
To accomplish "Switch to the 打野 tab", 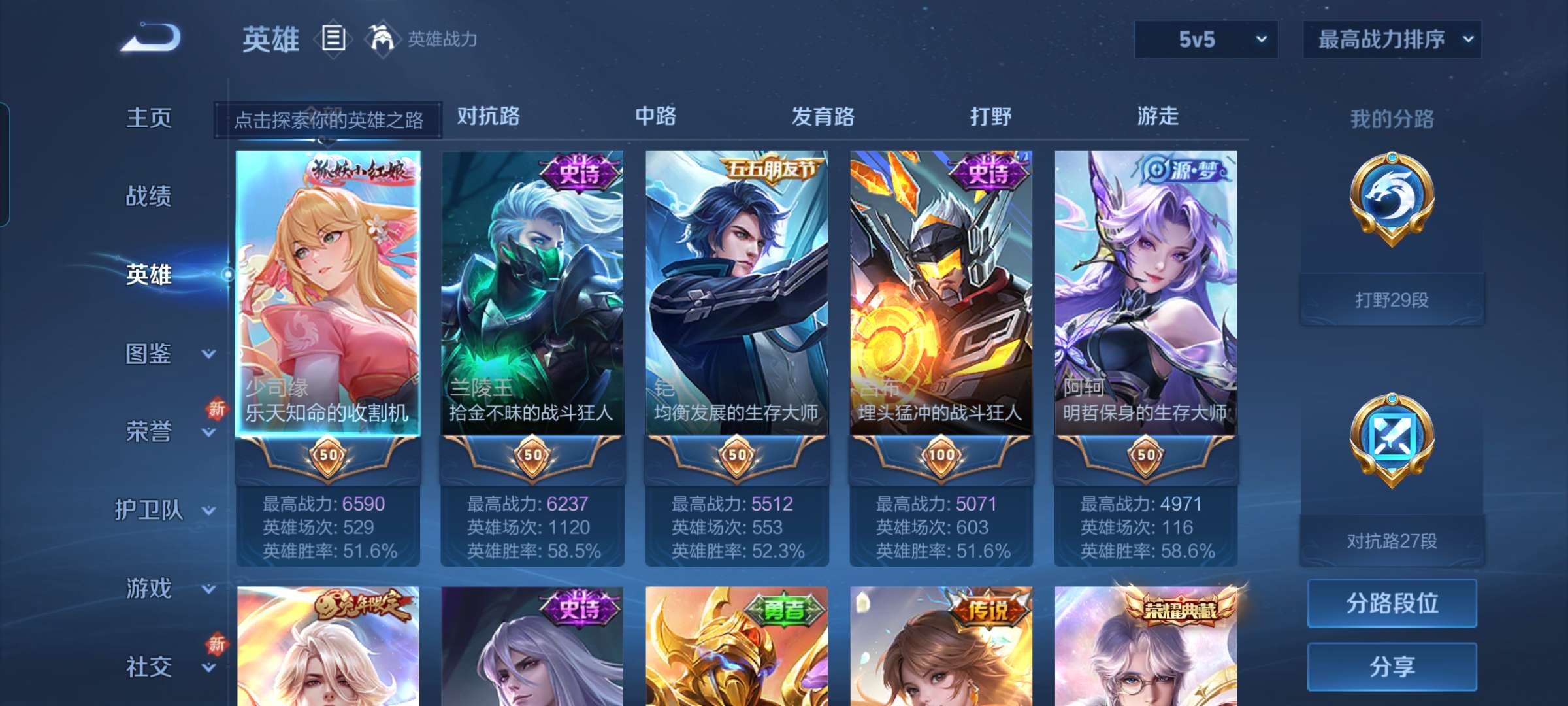I will (990, 116).
